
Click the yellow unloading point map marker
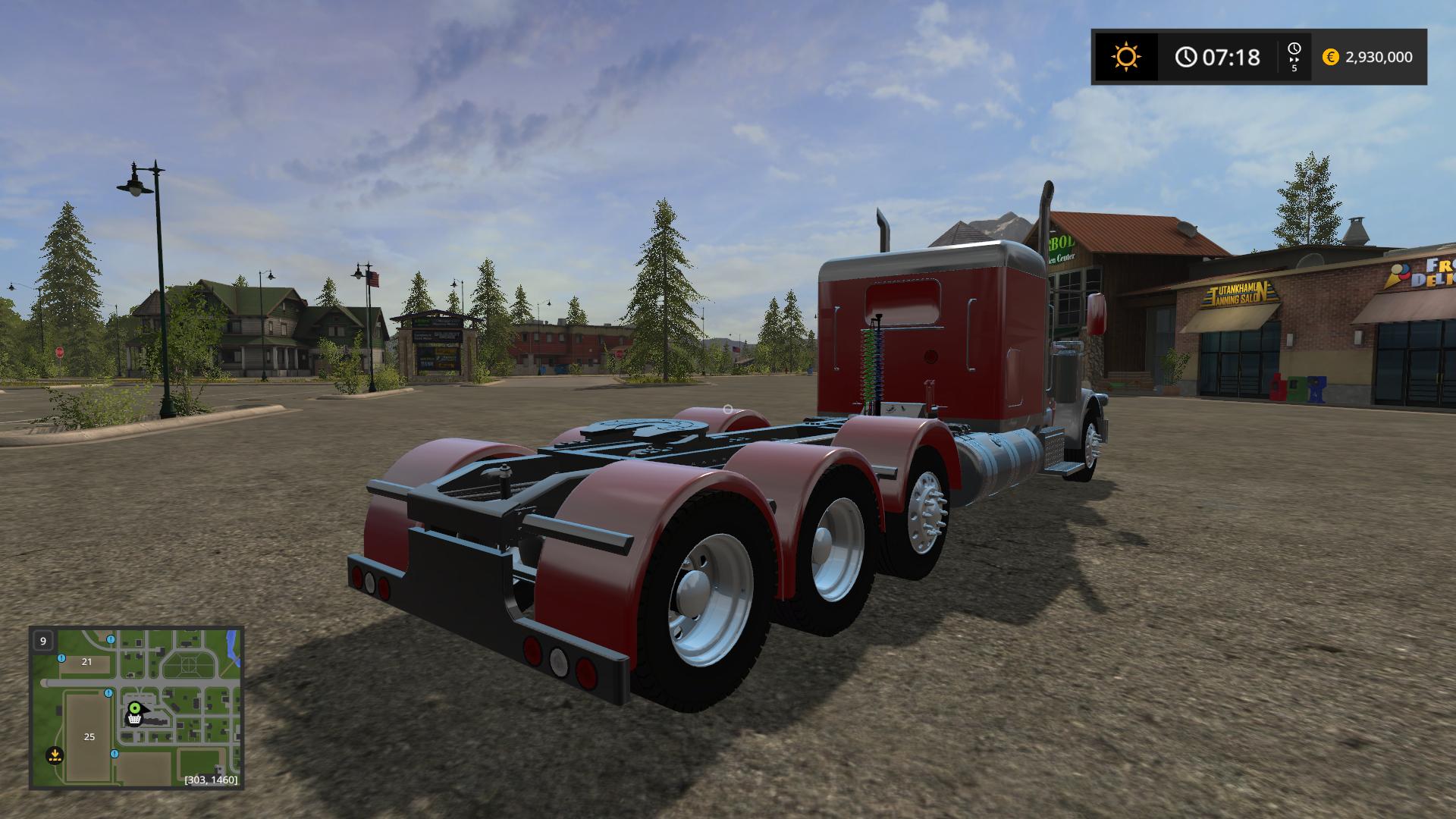coord(54,755)
